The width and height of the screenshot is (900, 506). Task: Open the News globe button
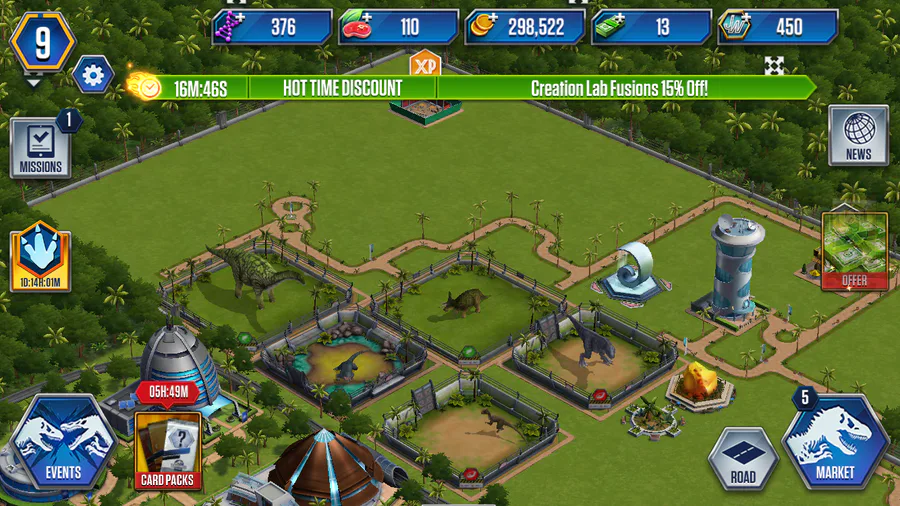858,136
